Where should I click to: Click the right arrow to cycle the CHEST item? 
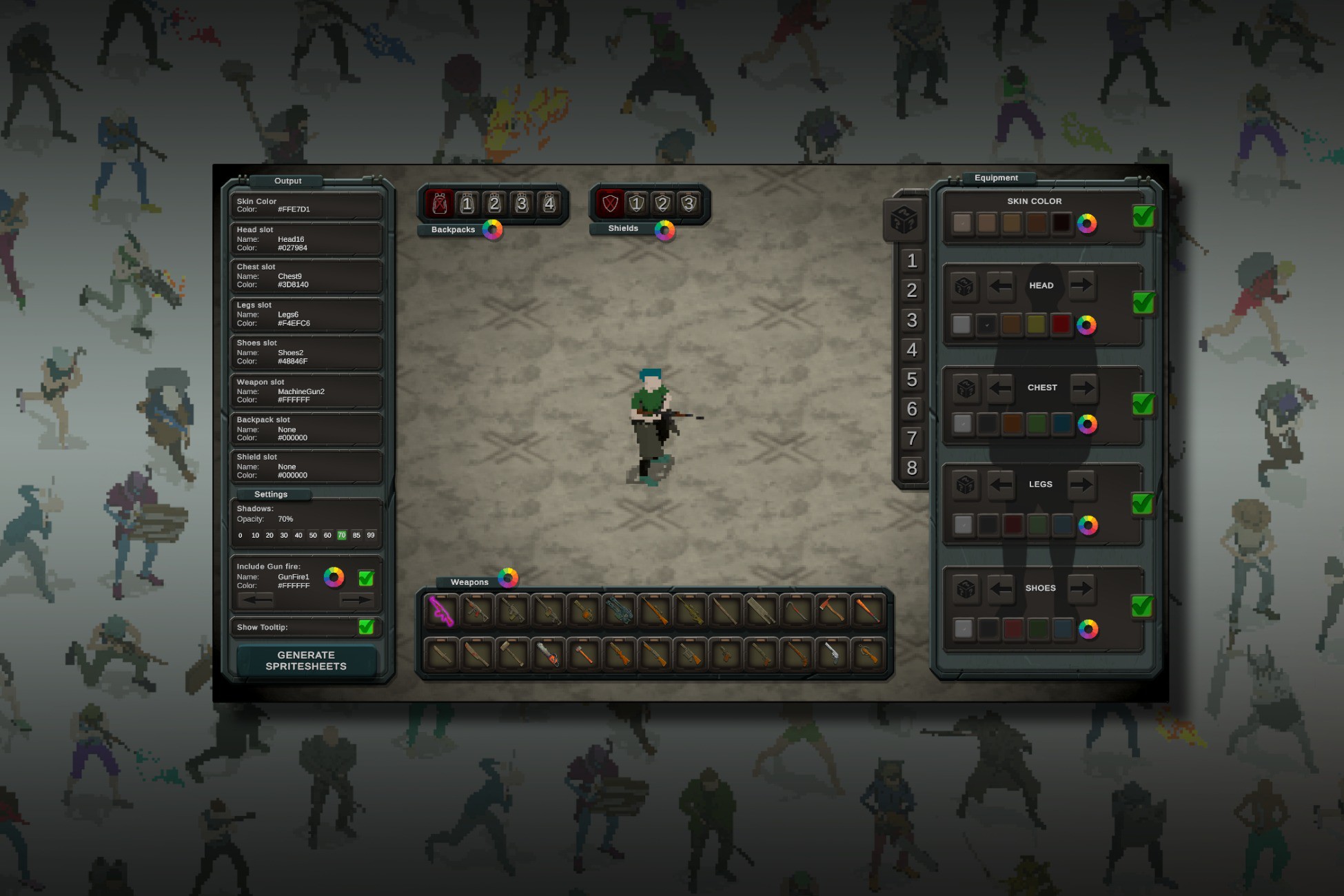[x=1082, y=387]
